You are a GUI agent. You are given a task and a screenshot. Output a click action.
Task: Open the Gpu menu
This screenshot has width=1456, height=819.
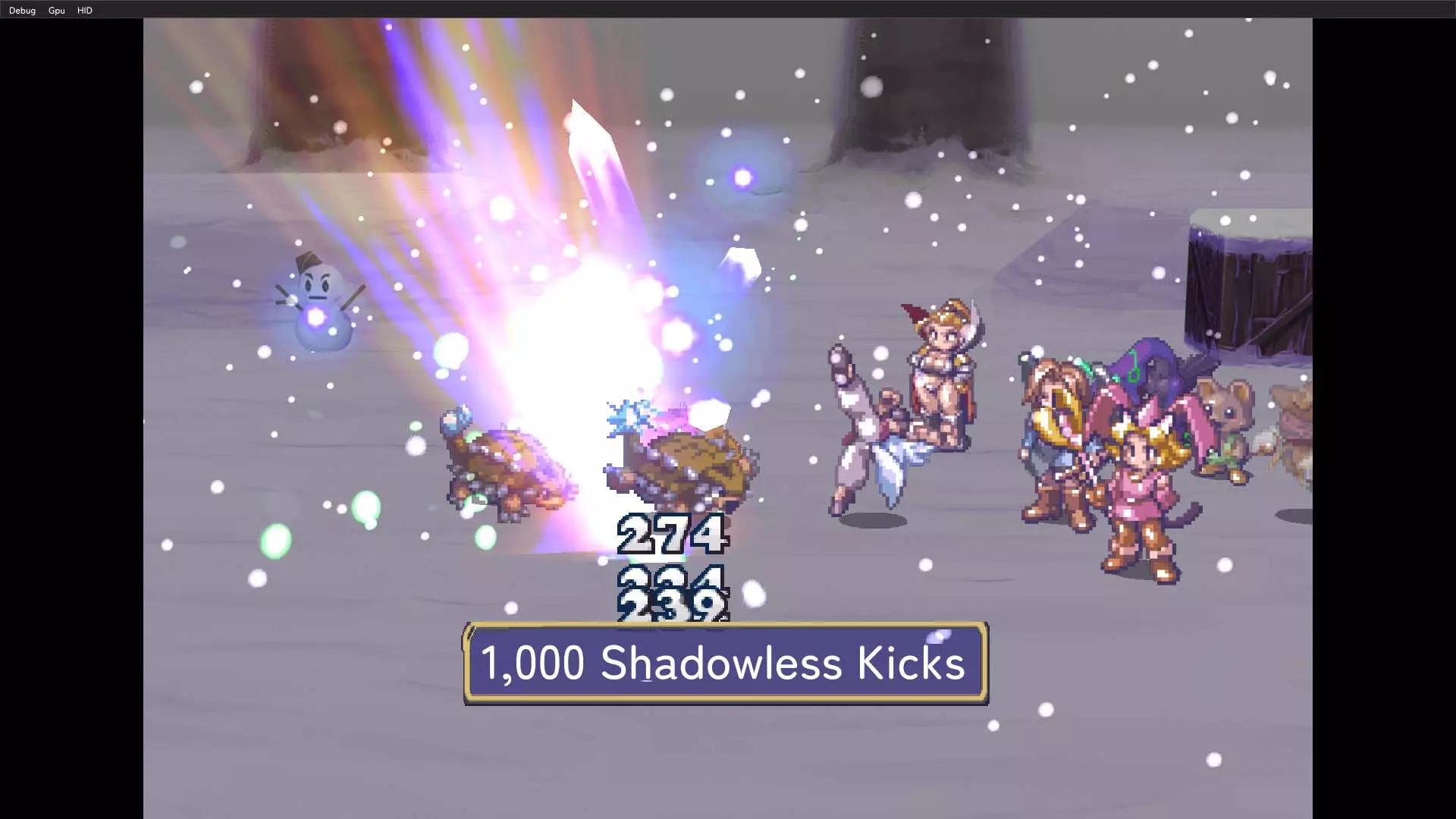click(x=56, y=11)
